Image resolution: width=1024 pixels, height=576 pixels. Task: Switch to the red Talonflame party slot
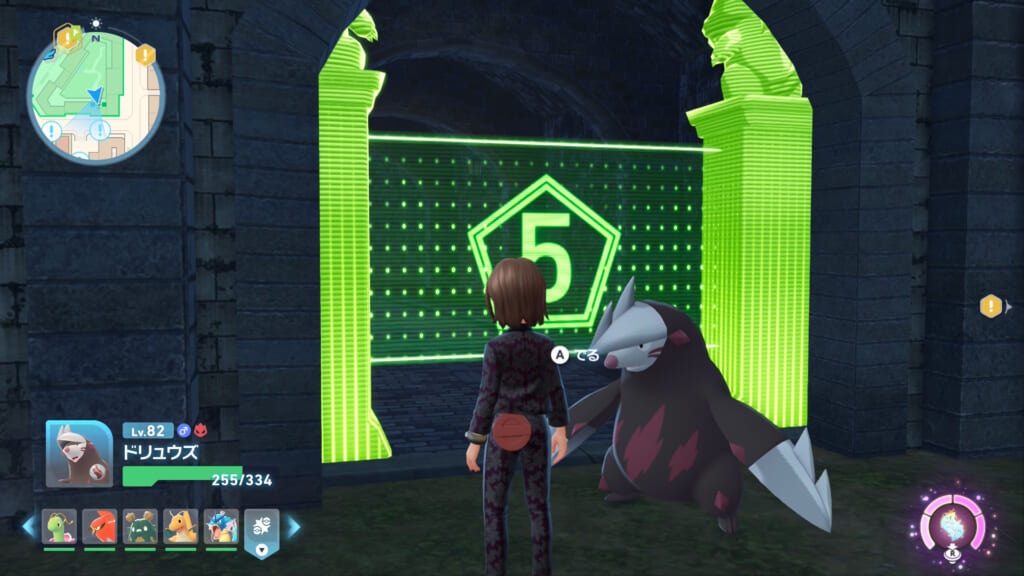pyautogui.click(x=100, y=526)
